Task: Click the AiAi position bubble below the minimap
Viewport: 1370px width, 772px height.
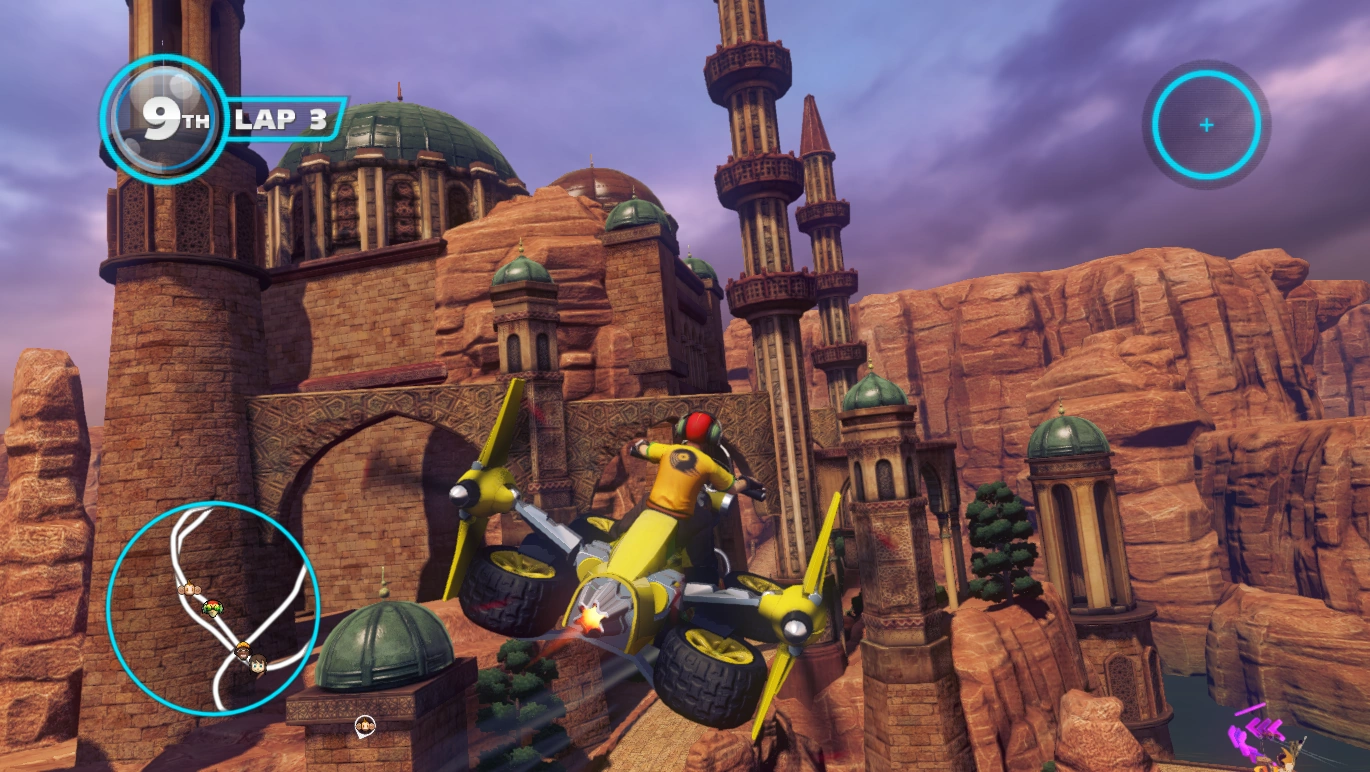Action: [x=365, y=723]
